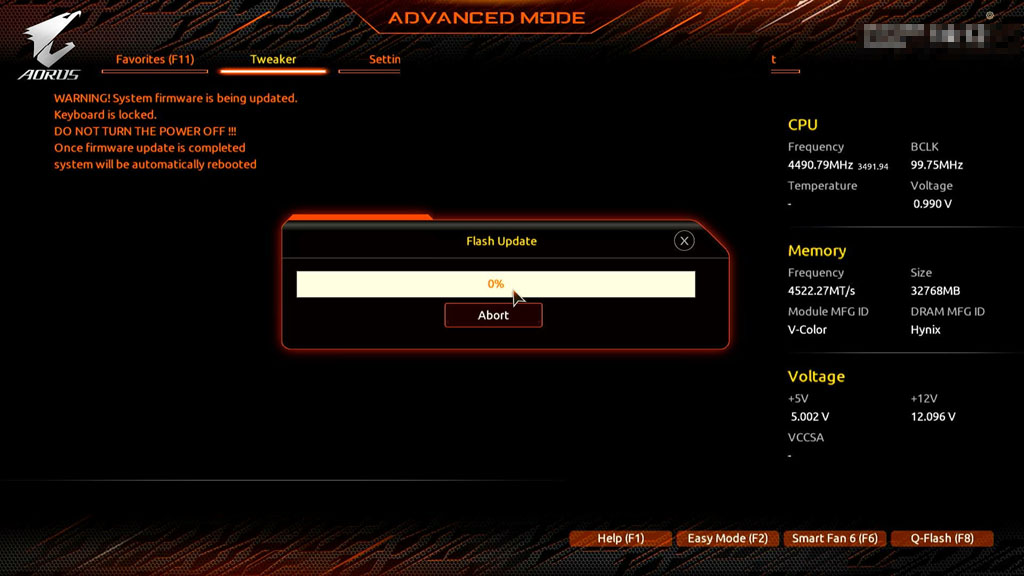Close the Flash Update dialog
Screen dimensions: 1024x576
pyautogui.click(x=684, y=240)
